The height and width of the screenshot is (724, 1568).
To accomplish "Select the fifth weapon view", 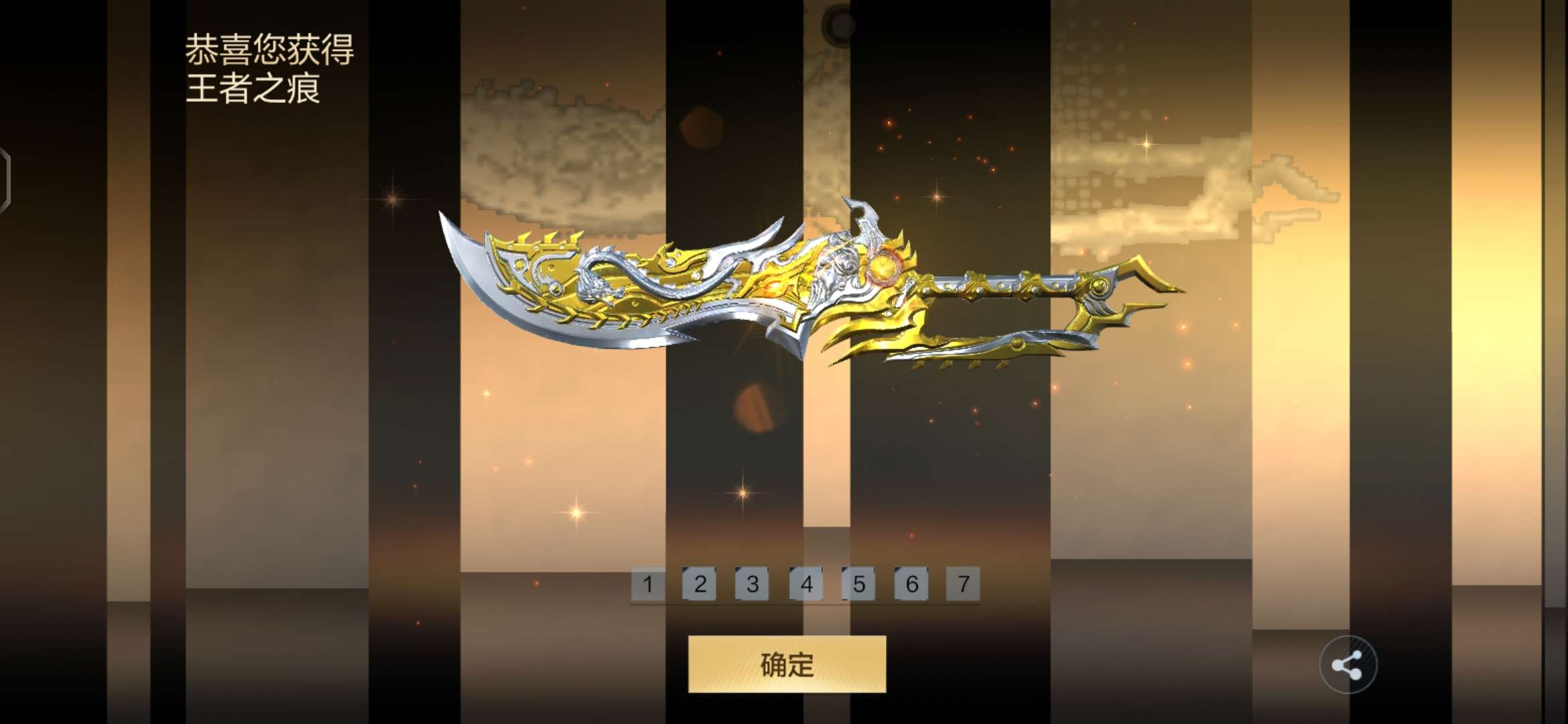I will click(x=858, y=583).
